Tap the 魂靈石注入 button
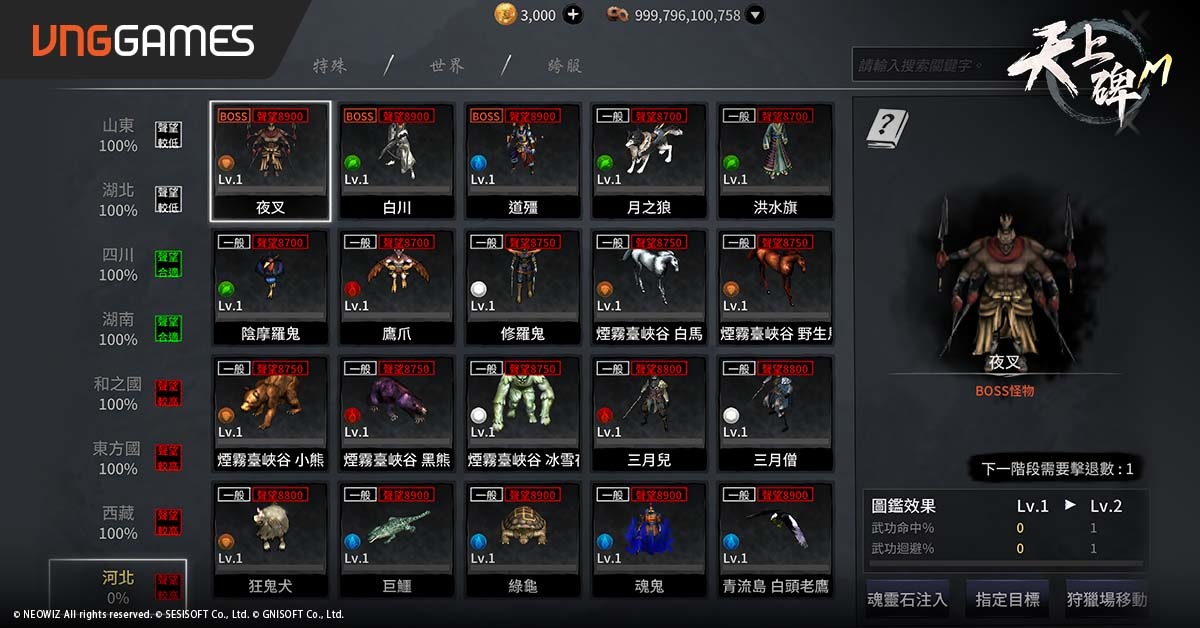1200x628 pixels. [x=907, y=600]
